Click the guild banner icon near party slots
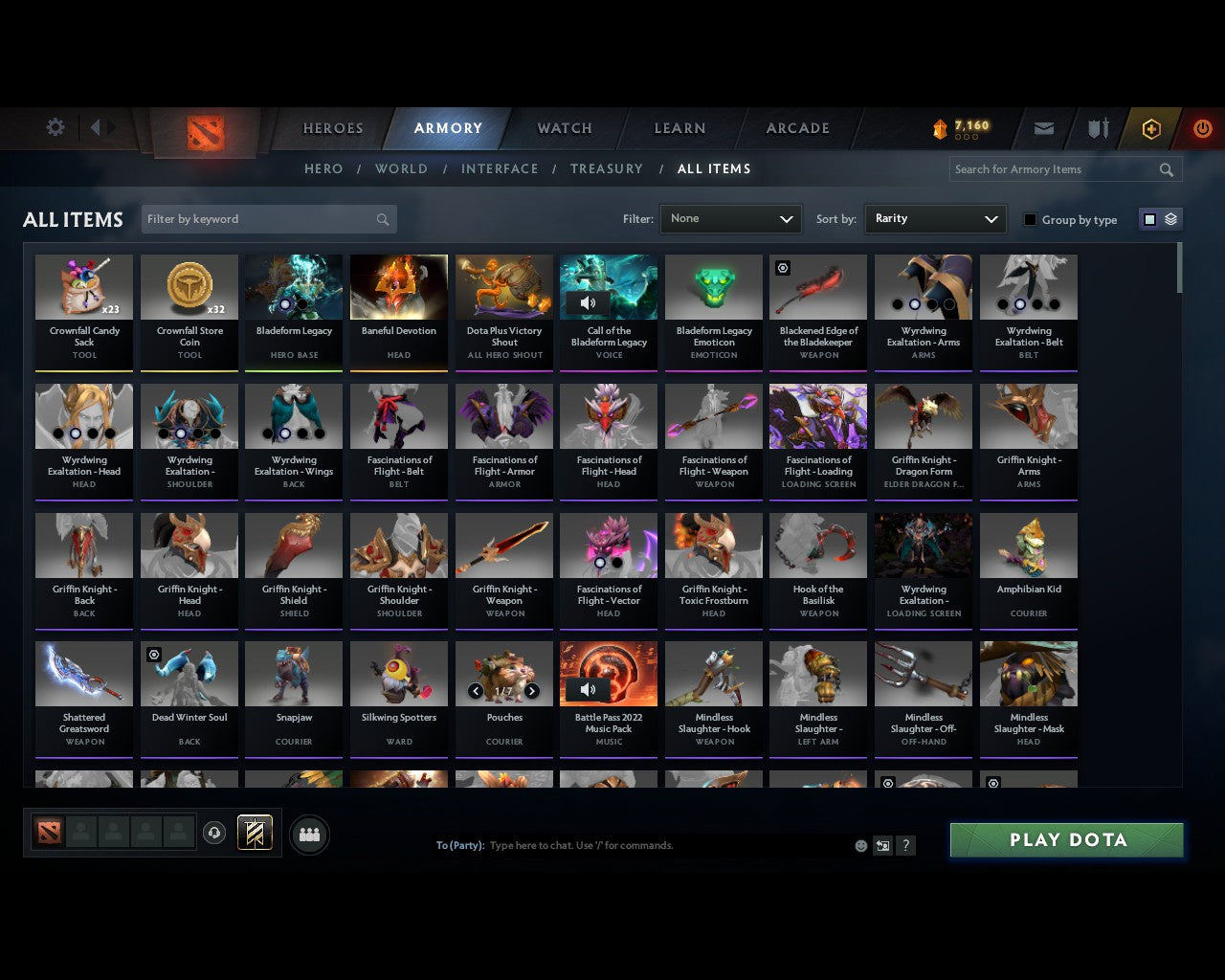 [255, 832]
